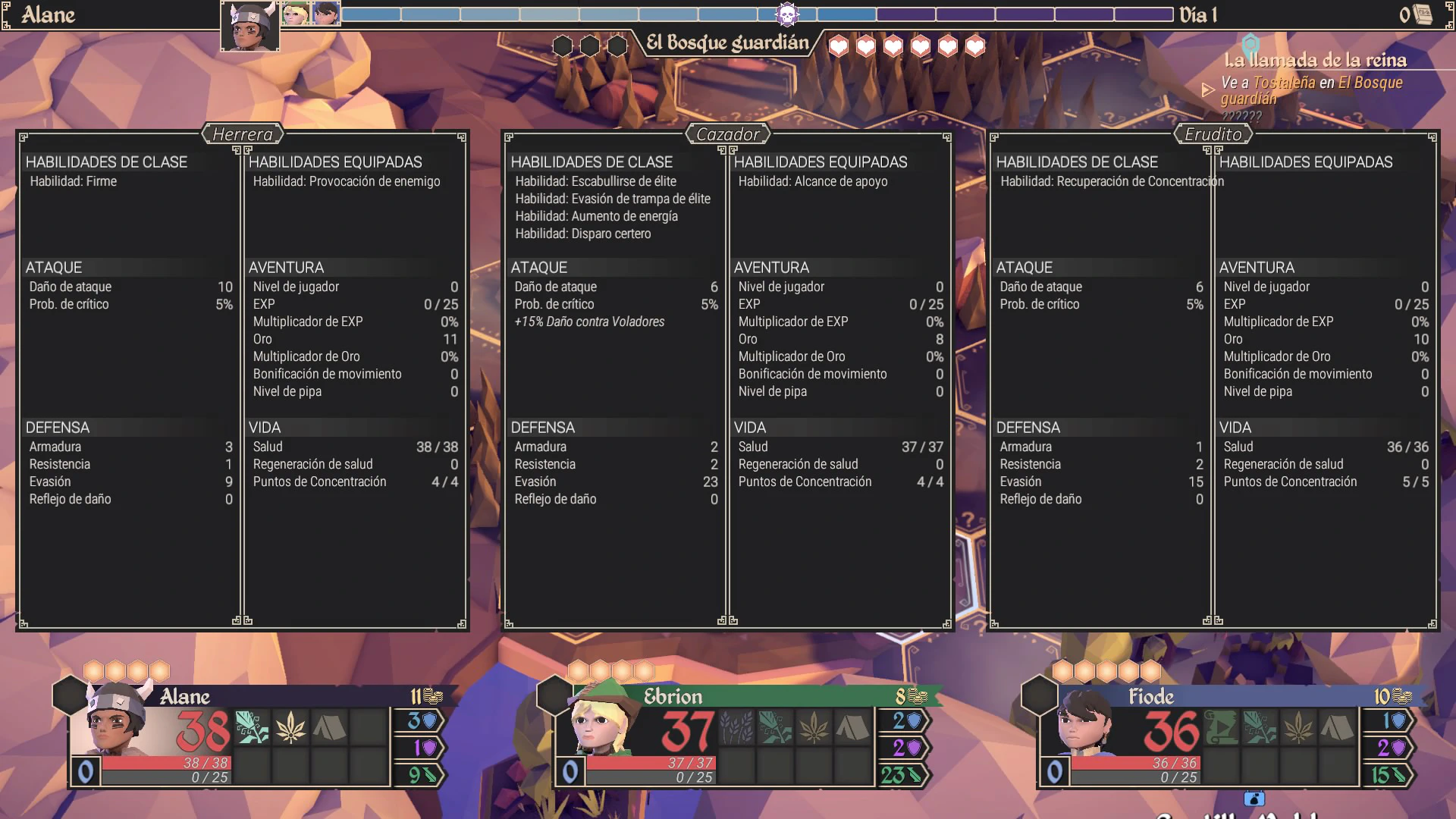Select Ebrion's spiky leaf item
The height and width of the screenshot is (819, 1456).
click(814, 728)
